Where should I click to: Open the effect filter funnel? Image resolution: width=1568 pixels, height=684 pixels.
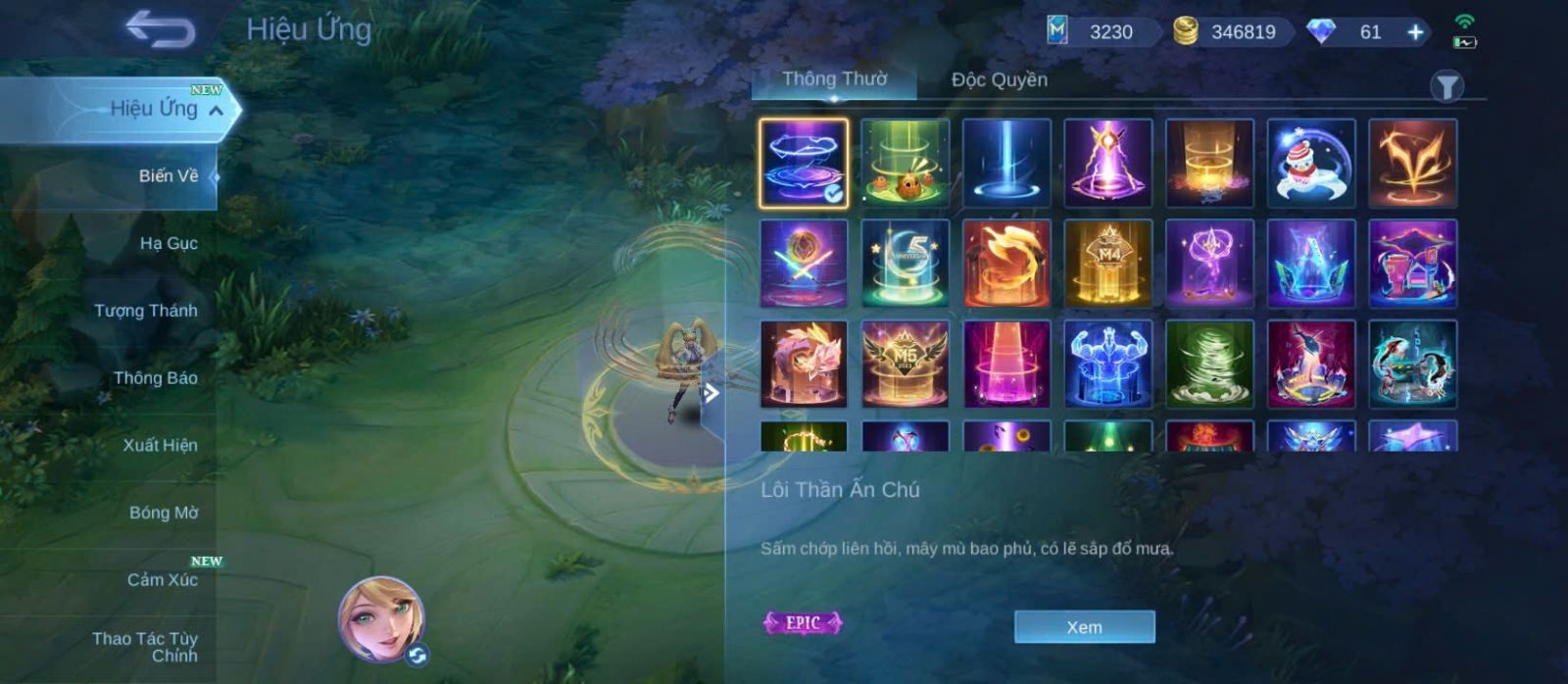pos(1446,87)
